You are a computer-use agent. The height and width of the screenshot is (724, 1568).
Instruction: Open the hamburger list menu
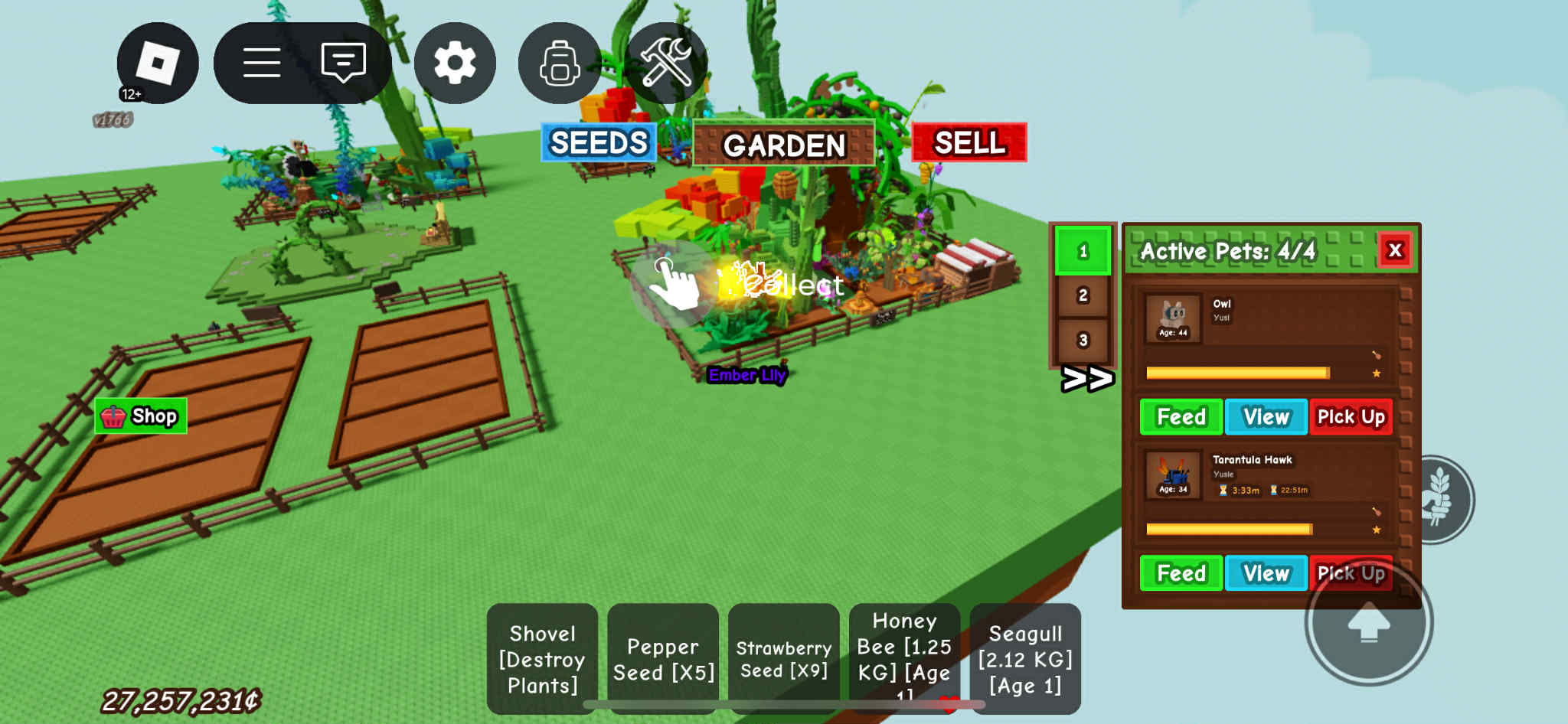262,63
